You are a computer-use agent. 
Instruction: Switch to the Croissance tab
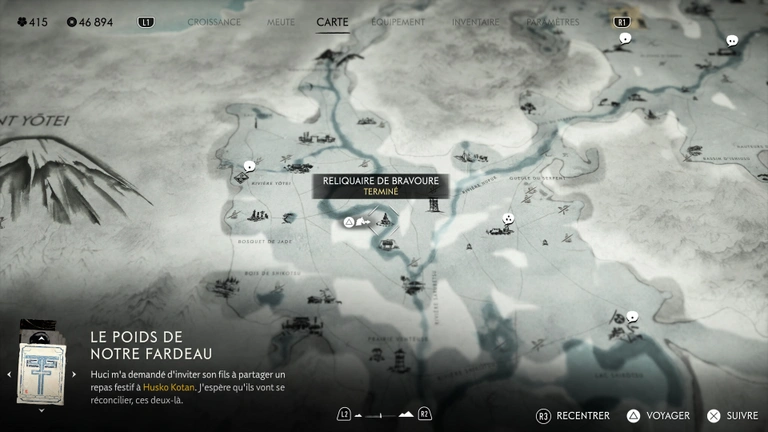(x=213, y=21)
